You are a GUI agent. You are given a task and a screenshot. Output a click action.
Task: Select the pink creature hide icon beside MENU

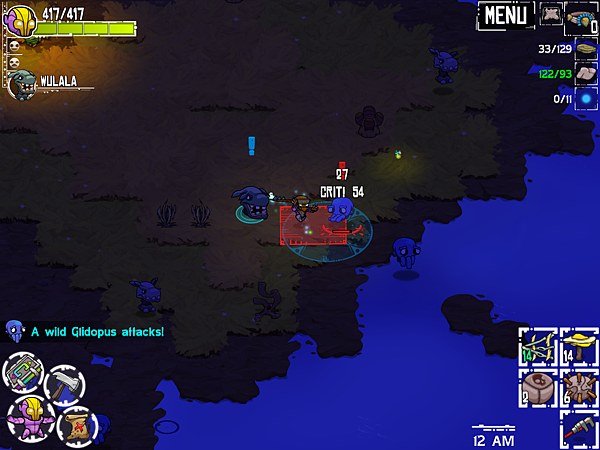pos(551,14)
